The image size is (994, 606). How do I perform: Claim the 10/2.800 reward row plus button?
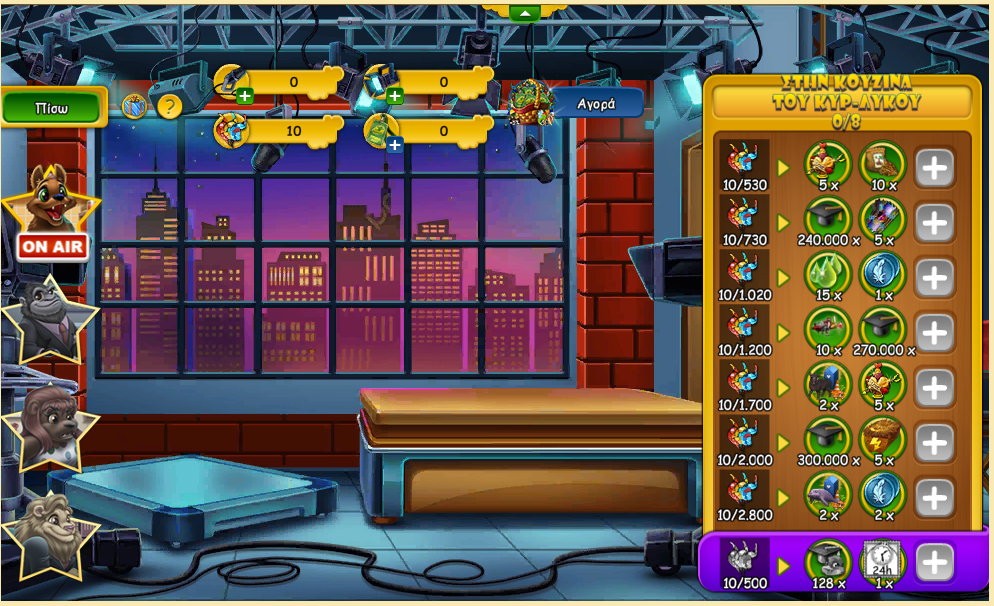click(x=934, y=498)
